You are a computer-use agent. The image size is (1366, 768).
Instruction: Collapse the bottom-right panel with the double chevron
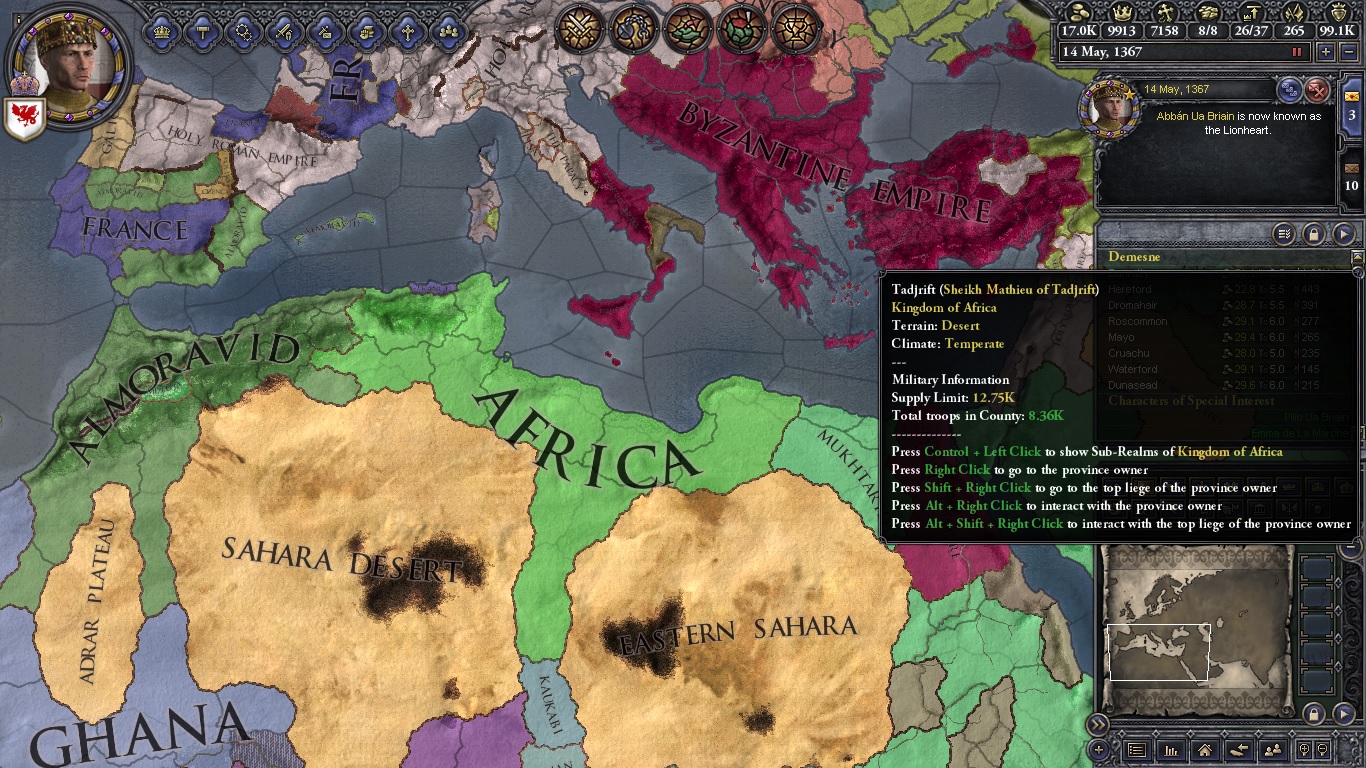point(1098,722)
